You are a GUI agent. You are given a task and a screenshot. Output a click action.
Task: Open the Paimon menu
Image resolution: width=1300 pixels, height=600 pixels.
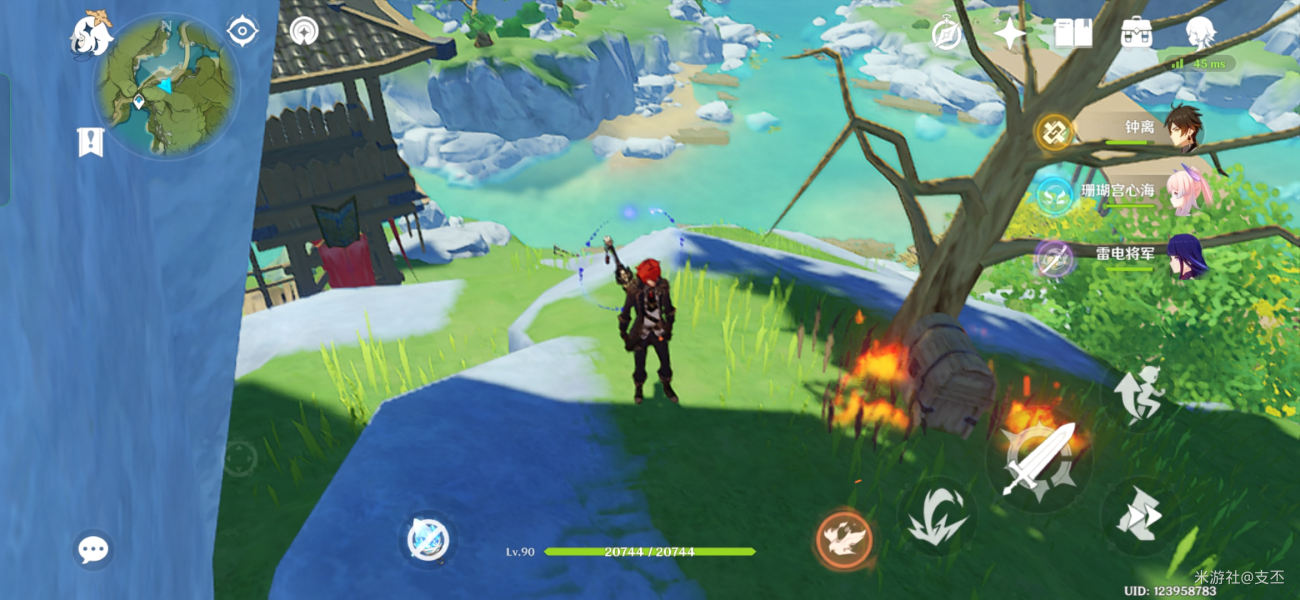pos(90,35)
